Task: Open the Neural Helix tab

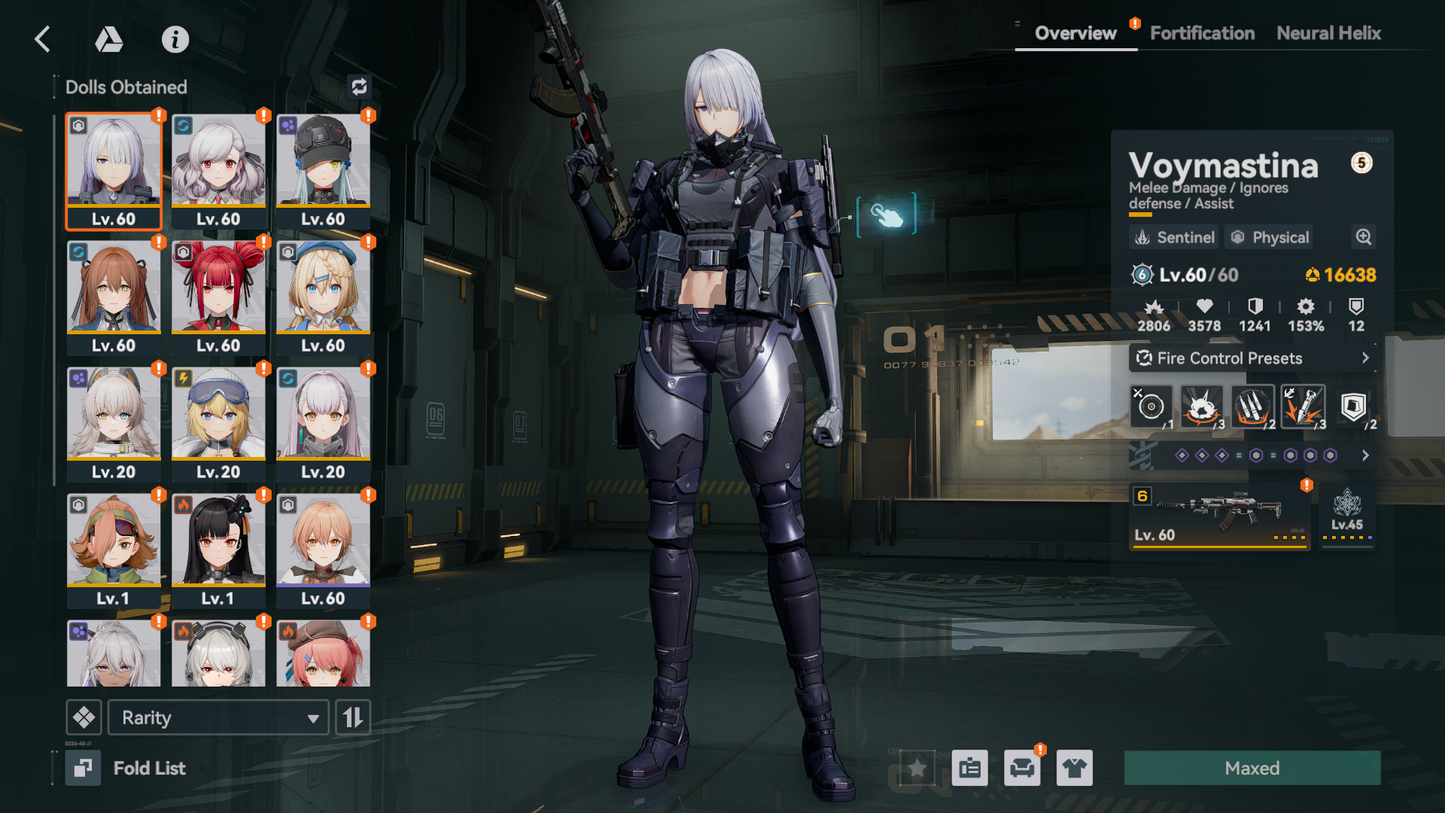Action: (1328, 33)
